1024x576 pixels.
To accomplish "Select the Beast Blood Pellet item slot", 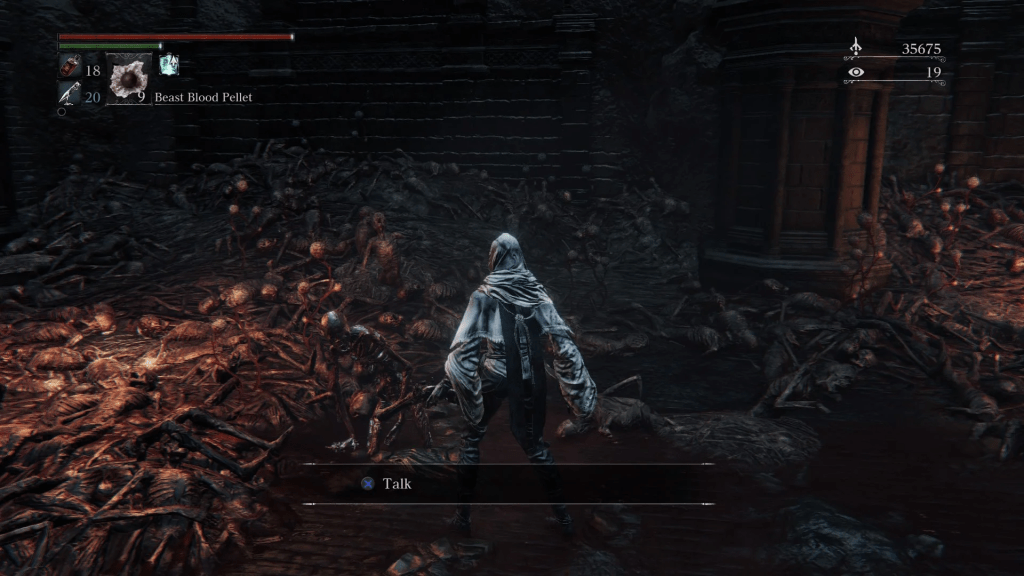I will point(128,79).
